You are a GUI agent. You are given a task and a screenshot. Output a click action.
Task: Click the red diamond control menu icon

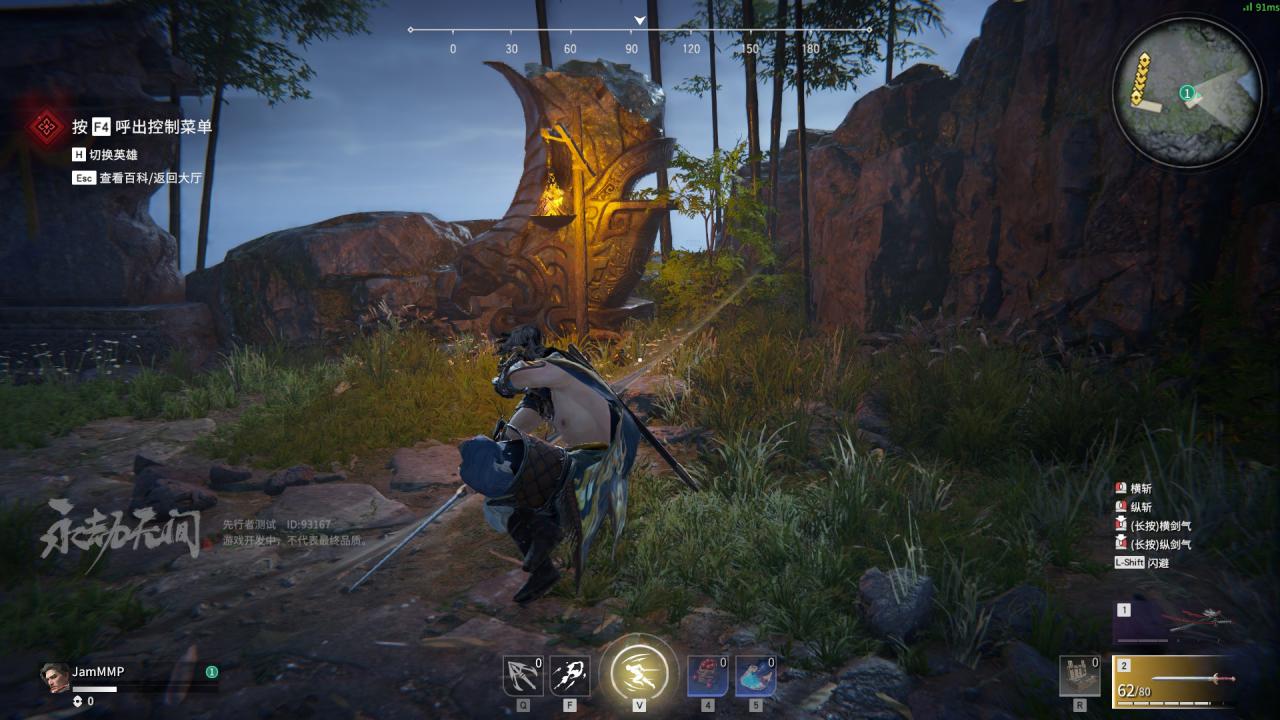pyautogui.click(x=45, y=126)
